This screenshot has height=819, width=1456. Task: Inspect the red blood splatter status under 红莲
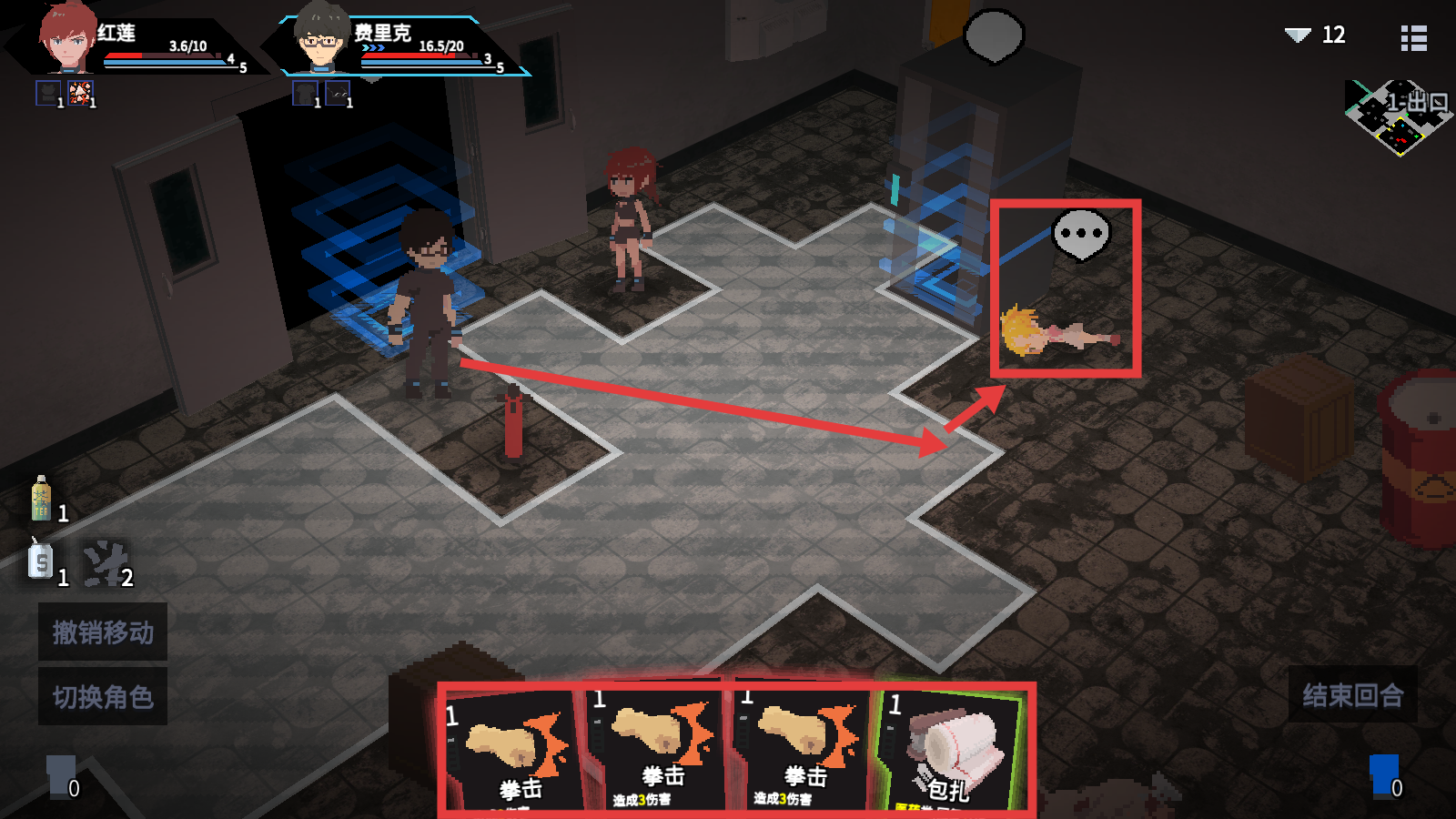point(80,92)
